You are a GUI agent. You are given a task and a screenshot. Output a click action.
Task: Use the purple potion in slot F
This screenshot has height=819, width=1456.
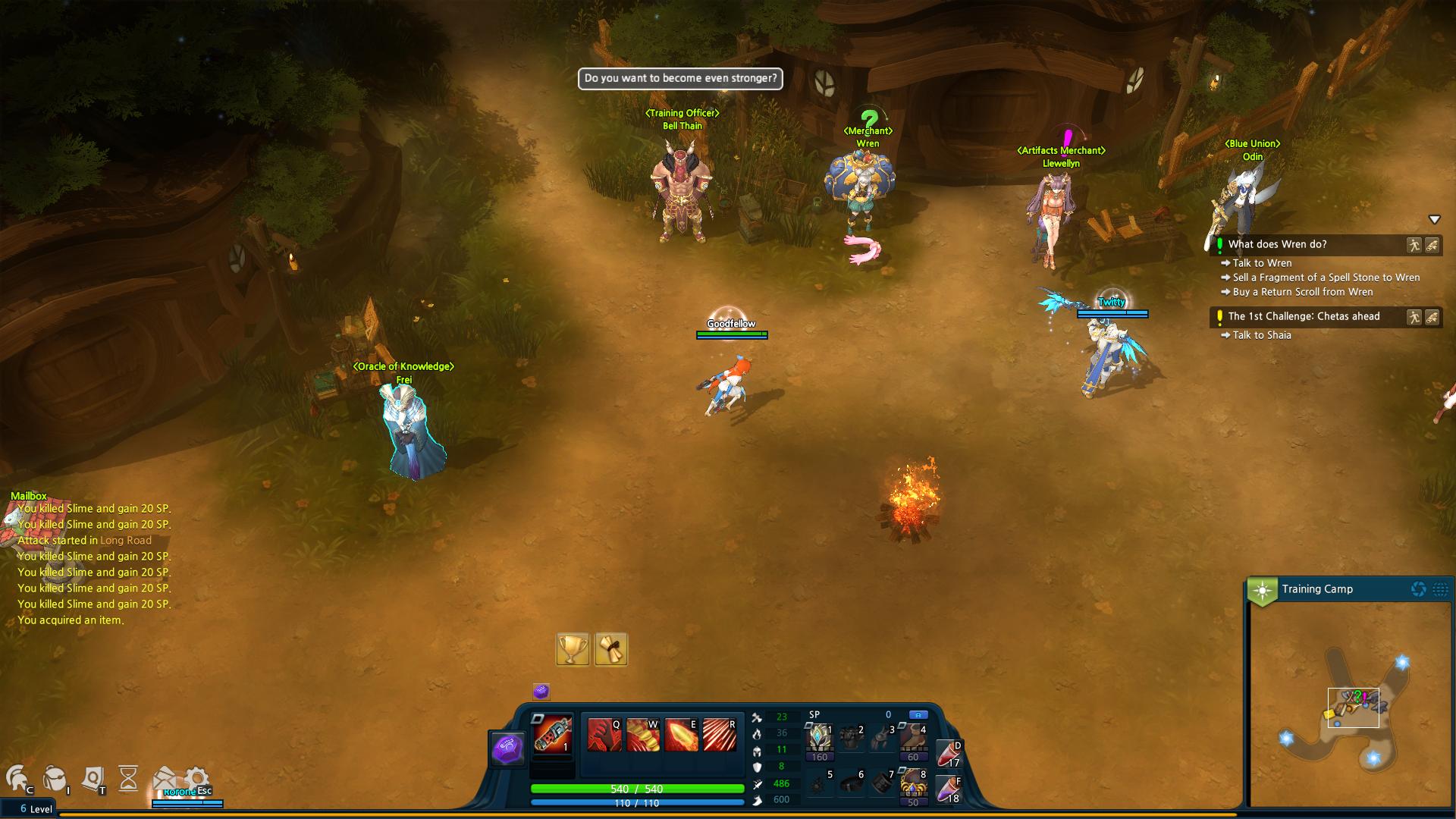[x=949, y=789]
